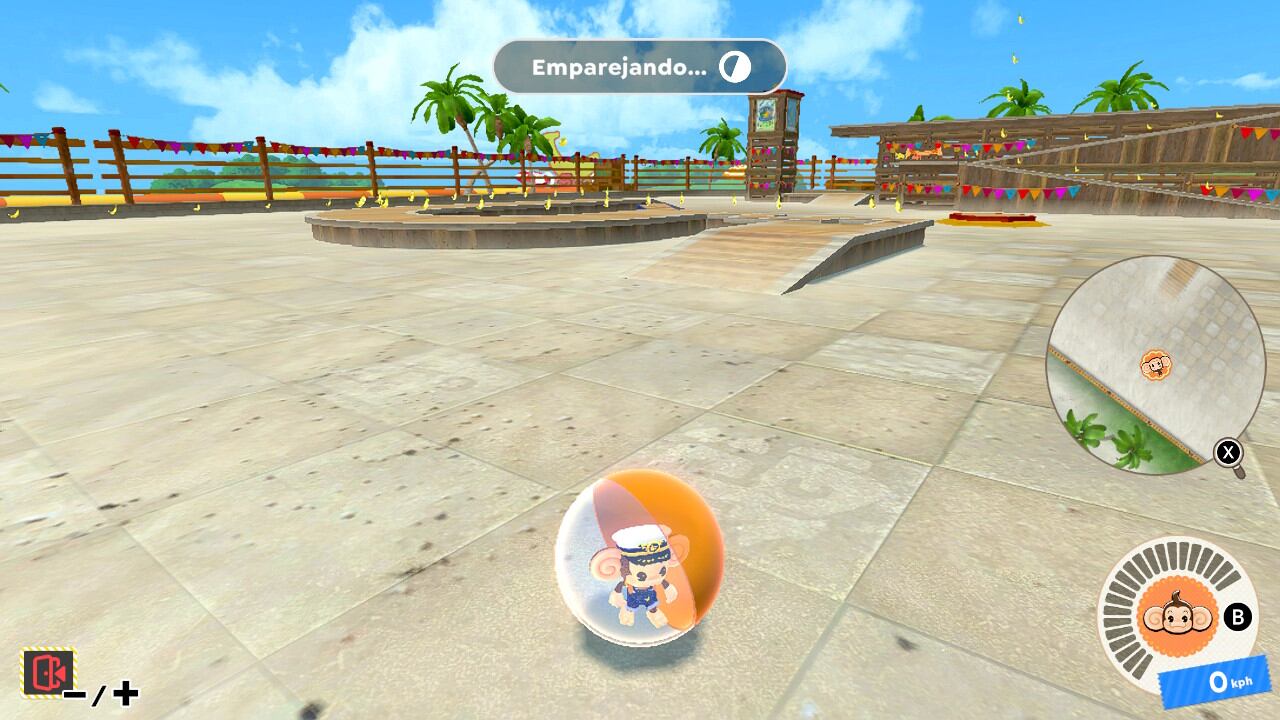Open the circular minimap
Image resolution: width=1280 pixels, height=720 pixels.
pos(1155,365)
